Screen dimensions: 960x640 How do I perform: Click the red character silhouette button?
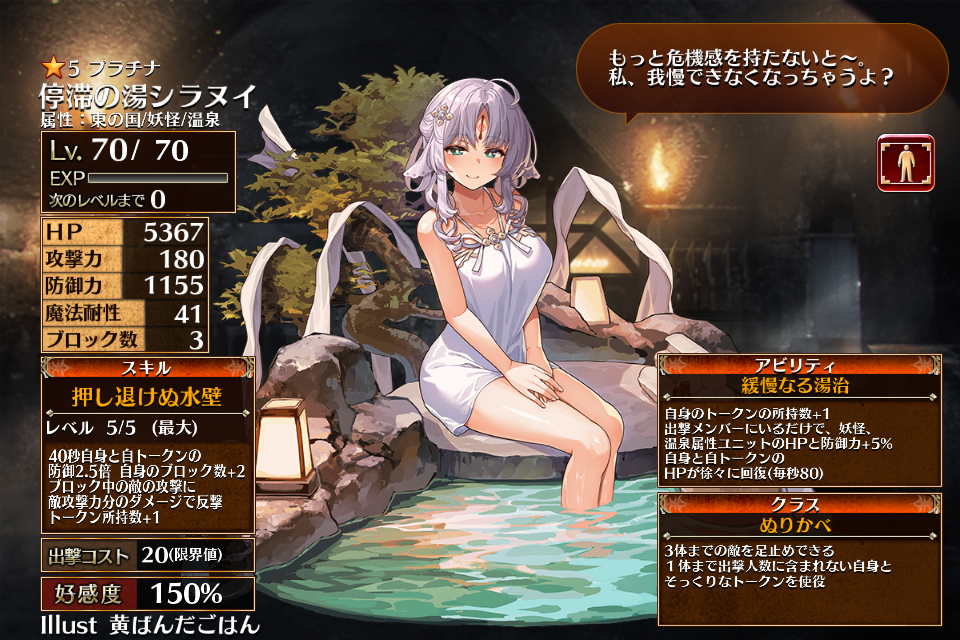(x=906, y=163)
